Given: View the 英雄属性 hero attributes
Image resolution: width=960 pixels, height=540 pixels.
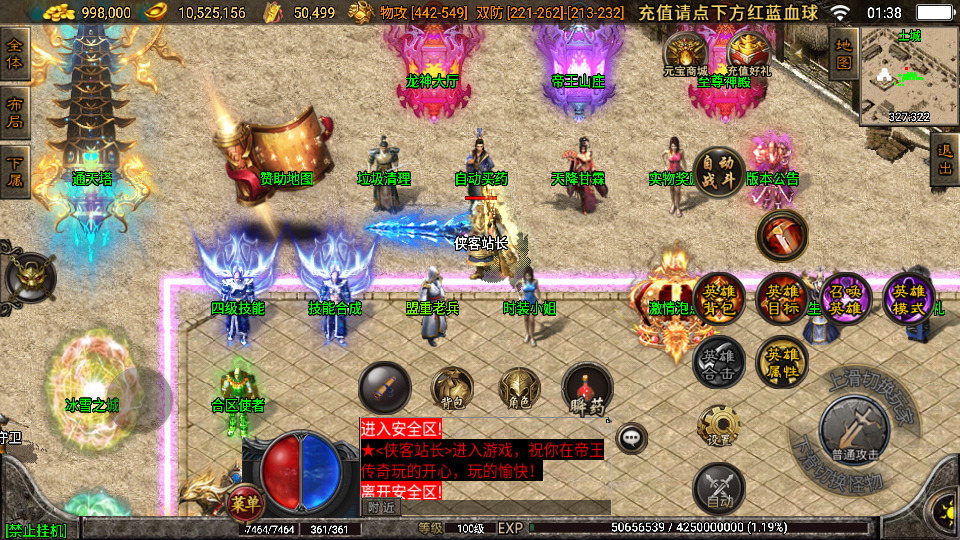Looking at the screenshot, I should 783,361.
